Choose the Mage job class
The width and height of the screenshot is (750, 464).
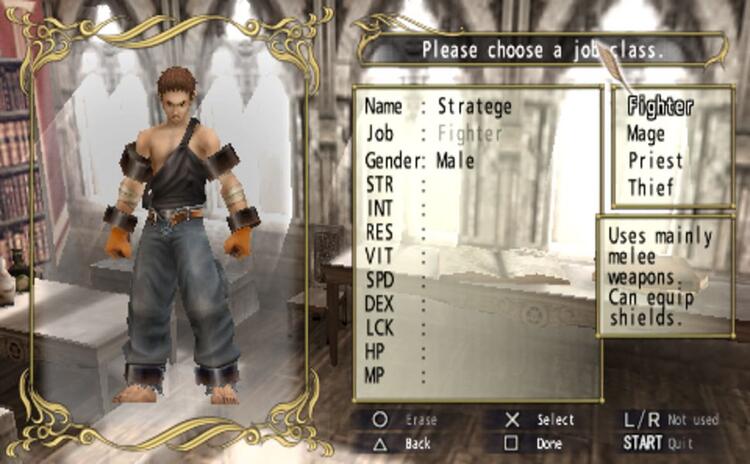[646, 132]
